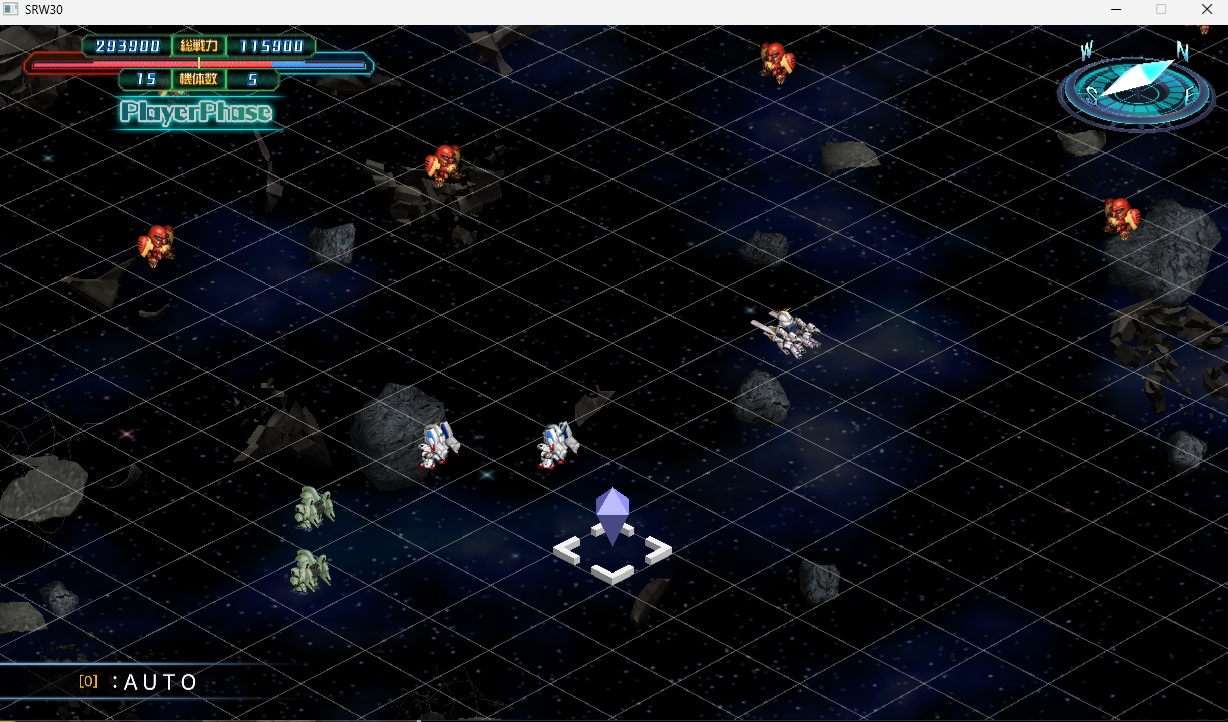Minimize the SRW30 window
Viewport: 1228px width, 722px height.
click(1115, 9)
